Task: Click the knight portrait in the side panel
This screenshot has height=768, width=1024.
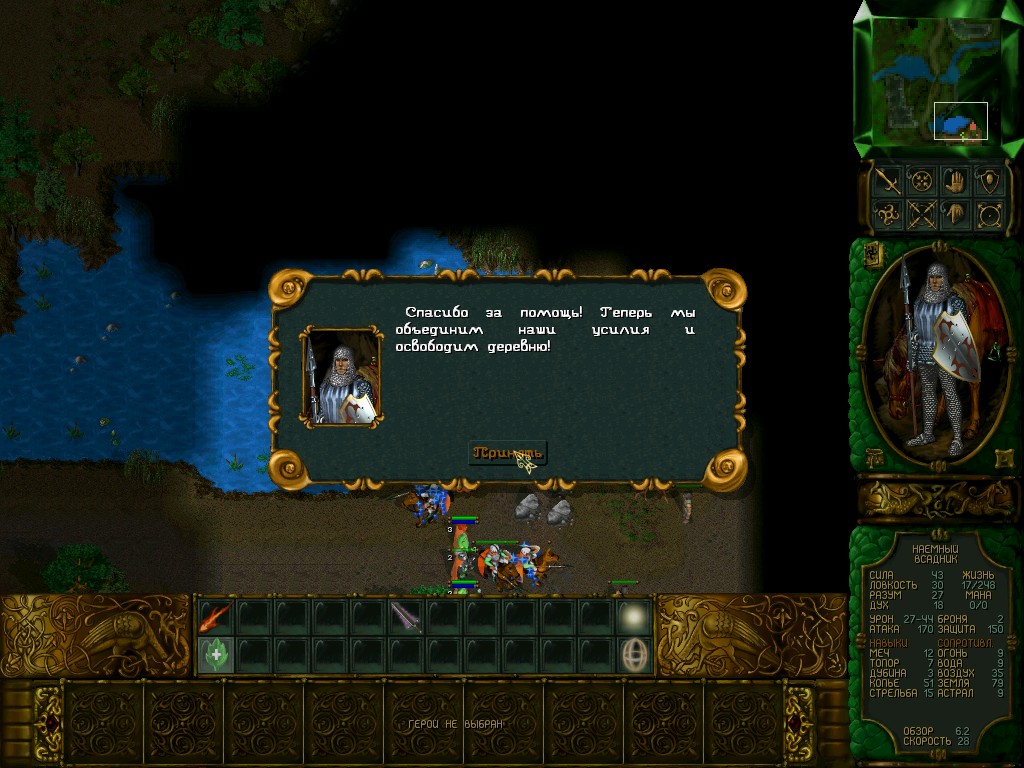Action: coord(936,355)
